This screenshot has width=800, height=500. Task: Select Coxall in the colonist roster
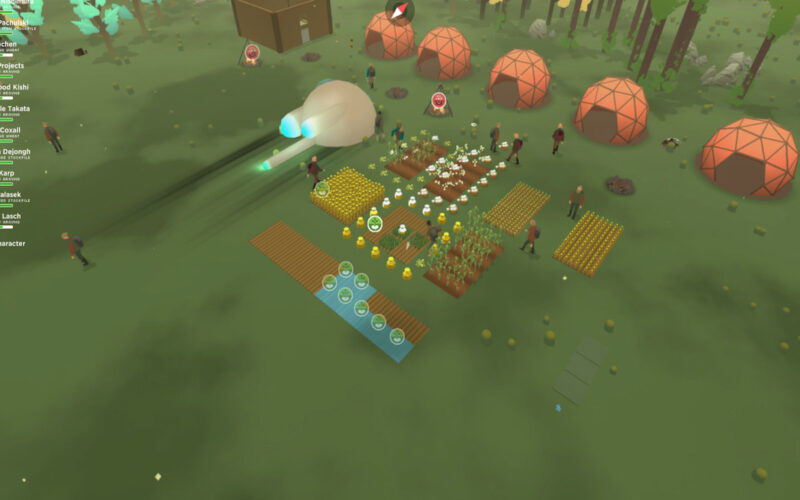[x=12, y=130]
